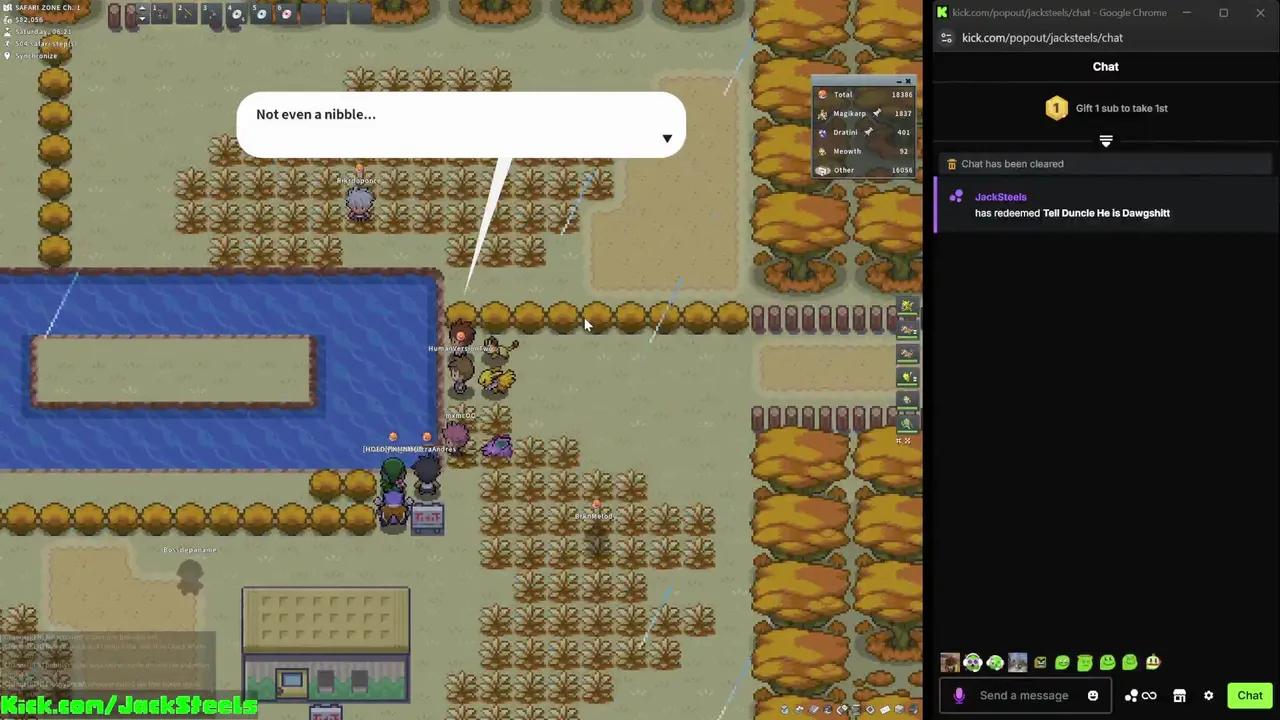Open the emoji picker inside the message box

pos(1093,695)
